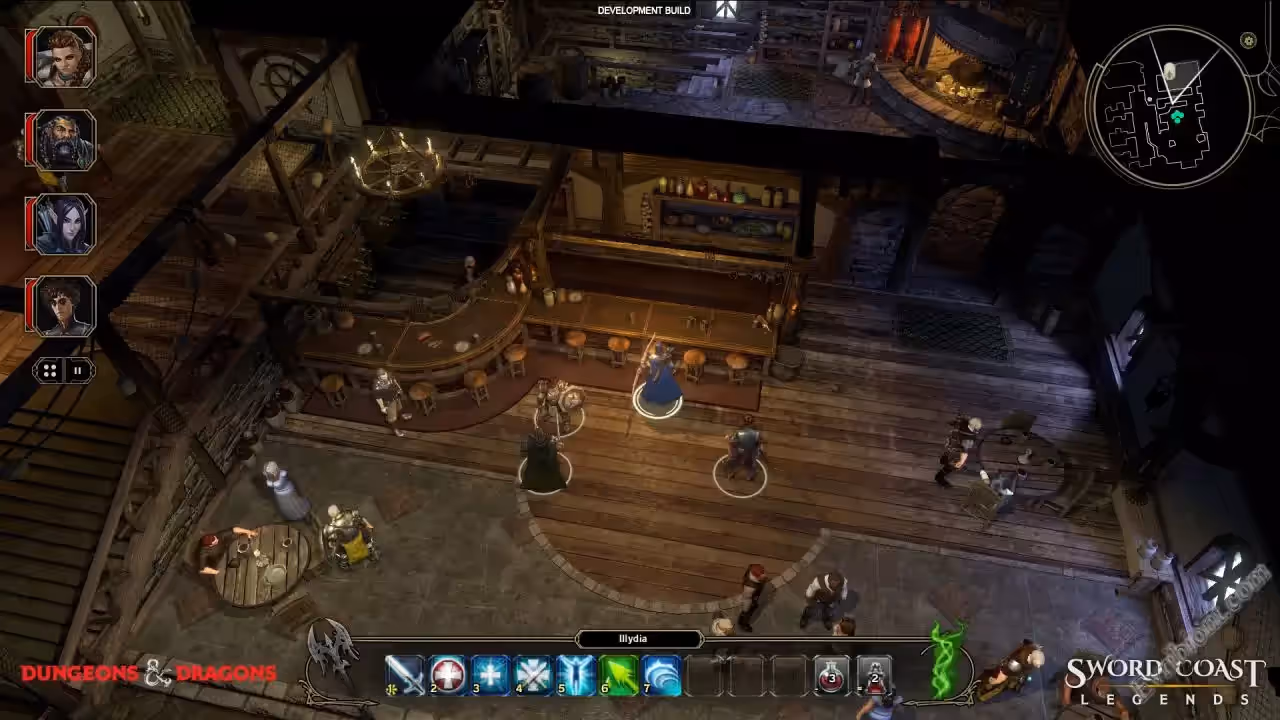
Task: Click the four-dot party formation button
Action: [x=50, y=370]
